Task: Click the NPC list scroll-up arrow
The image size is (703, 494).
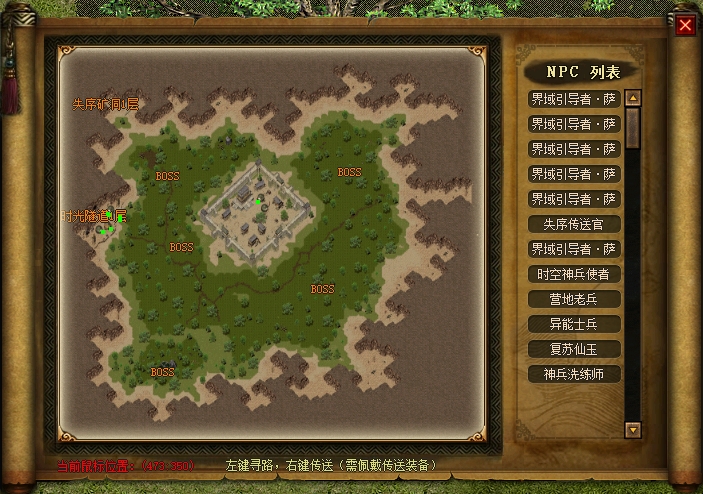Action: (x=632, y=98)
